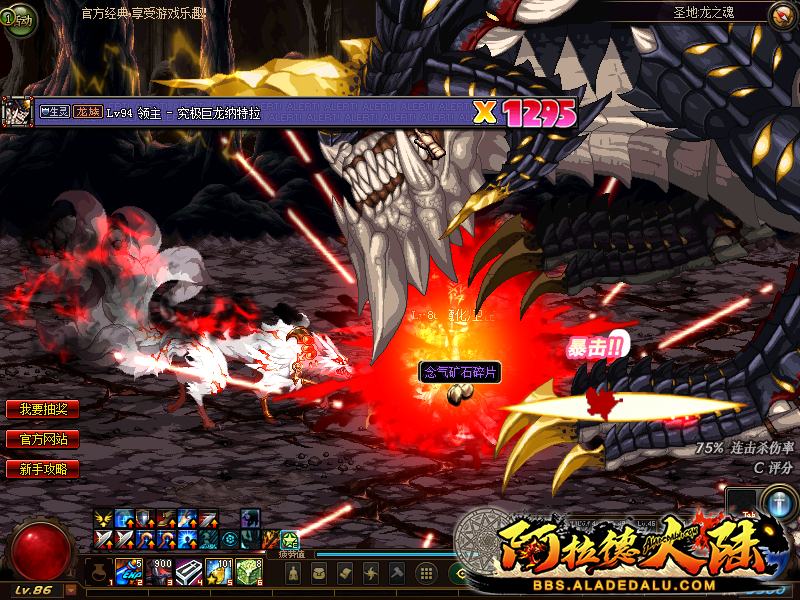Use the red item with 900 count
This screenshot has height=600, width=800.
pyautogui.click(x=160, y=572)
